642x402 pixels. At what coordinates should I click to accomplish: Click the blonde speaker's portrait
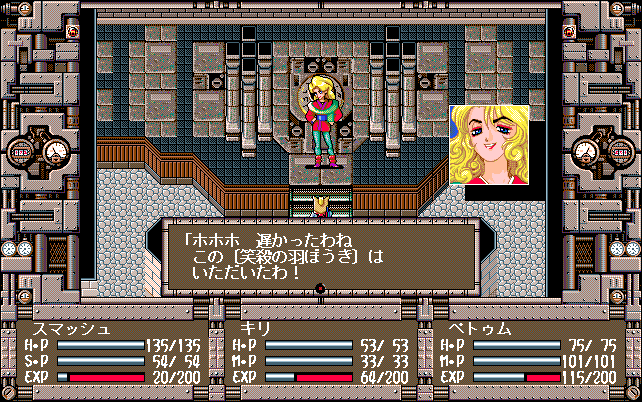tap(489, 145)
